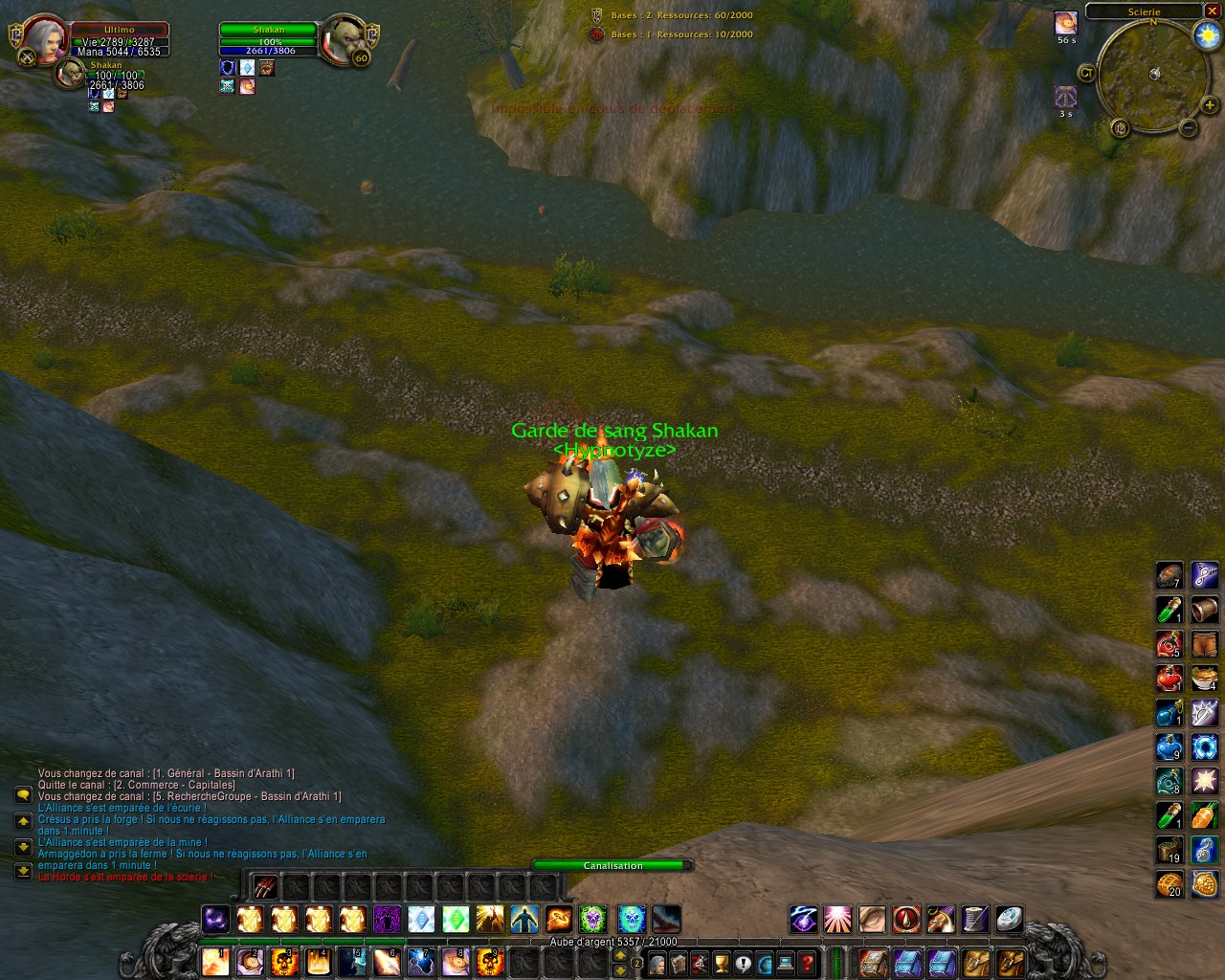Open the backpack bag slot
1225x980 pixels.
click(1010, 962)
